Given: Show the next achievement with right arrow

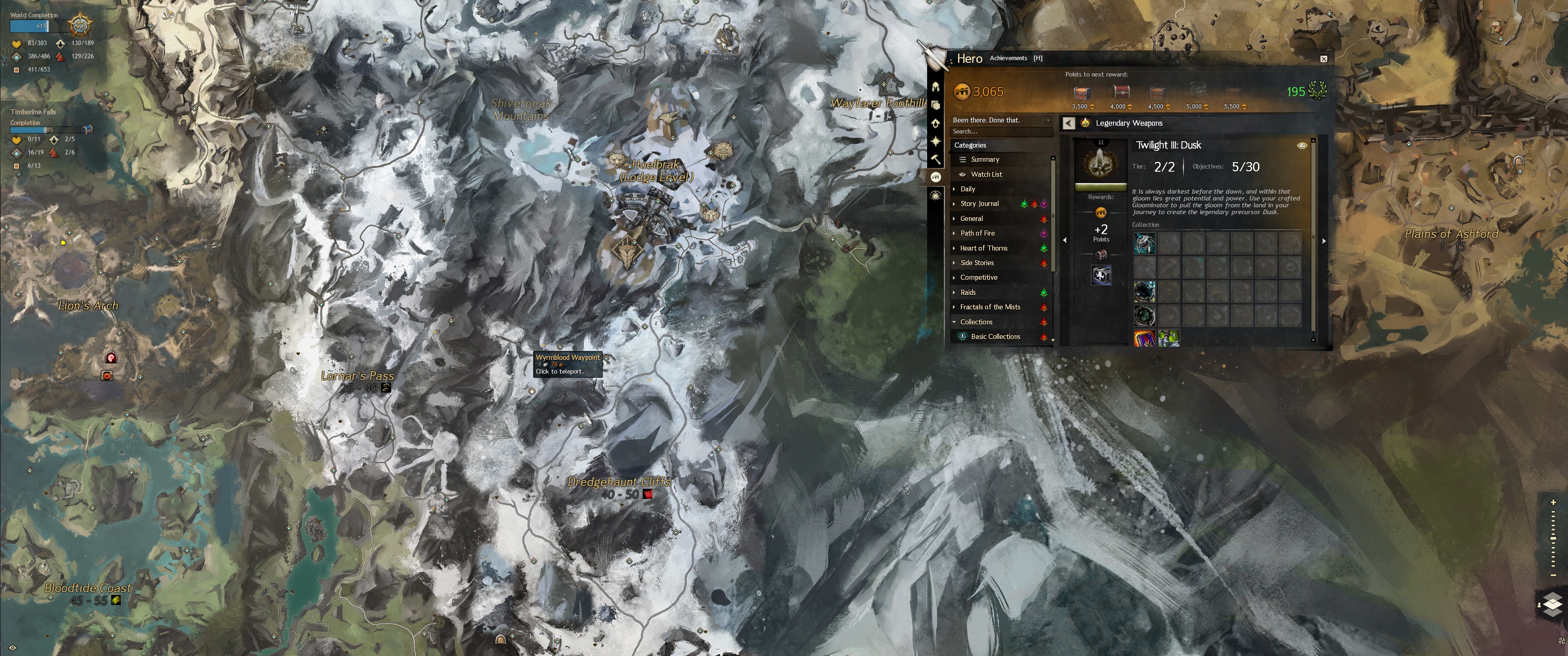Looking at the screenshot, I should click(x=1323, y=241).
